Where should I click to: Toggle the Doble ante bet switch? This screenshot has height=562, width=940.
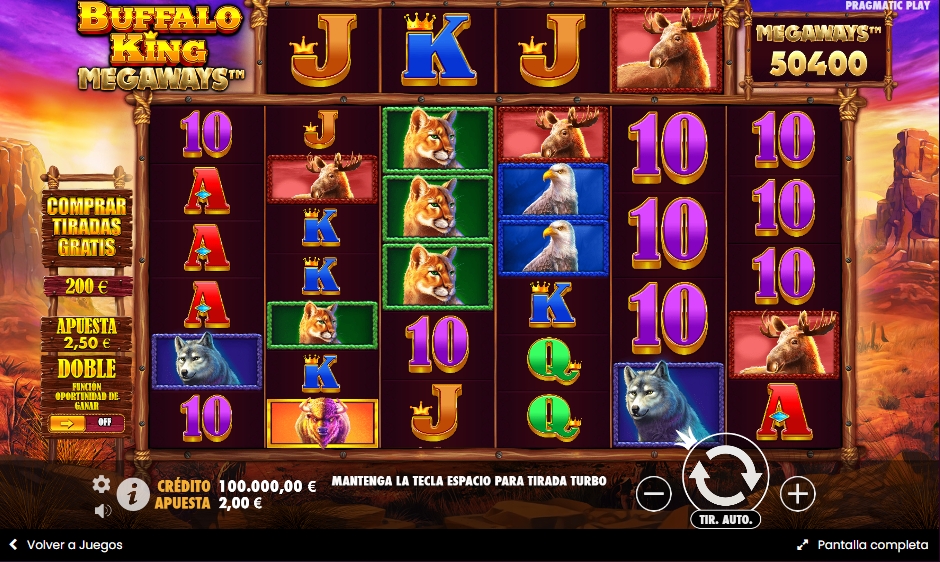coord(87,423)
